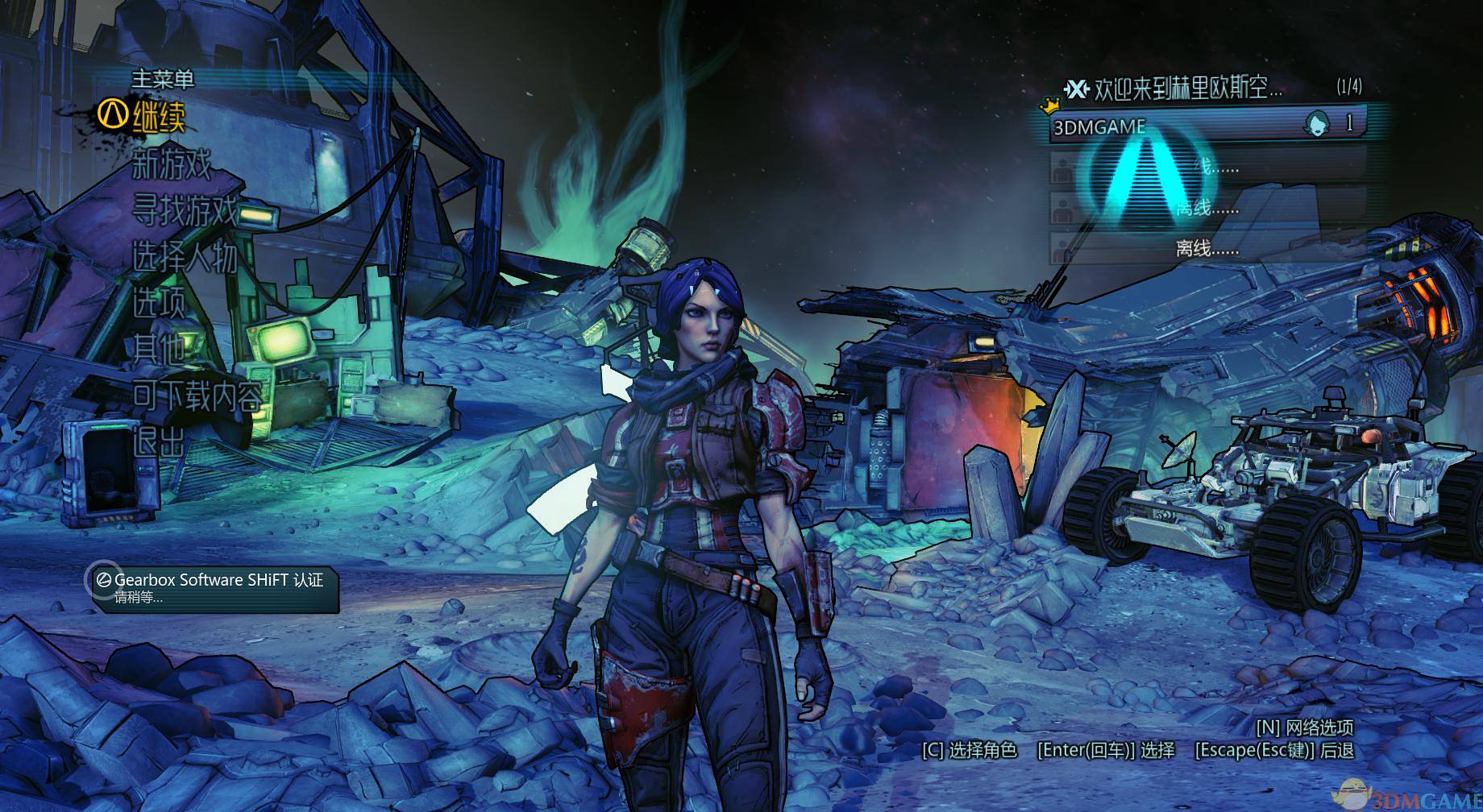Select 继续 to continue the game
This screenshot has width=1483, height=812.
(159, 118)
